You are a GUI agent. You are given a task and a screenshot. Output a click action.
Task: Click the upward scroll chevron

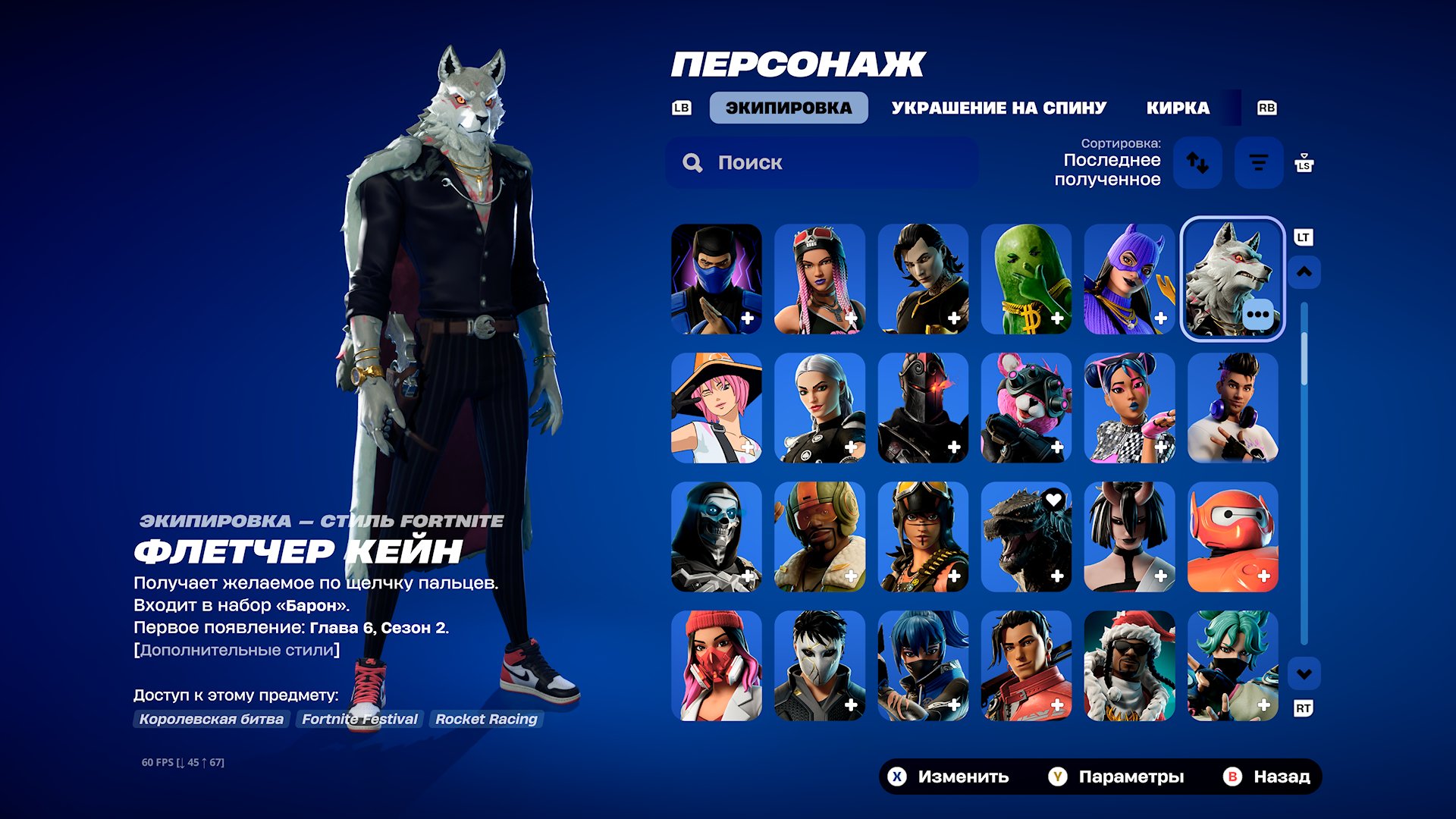(1303, 271)
